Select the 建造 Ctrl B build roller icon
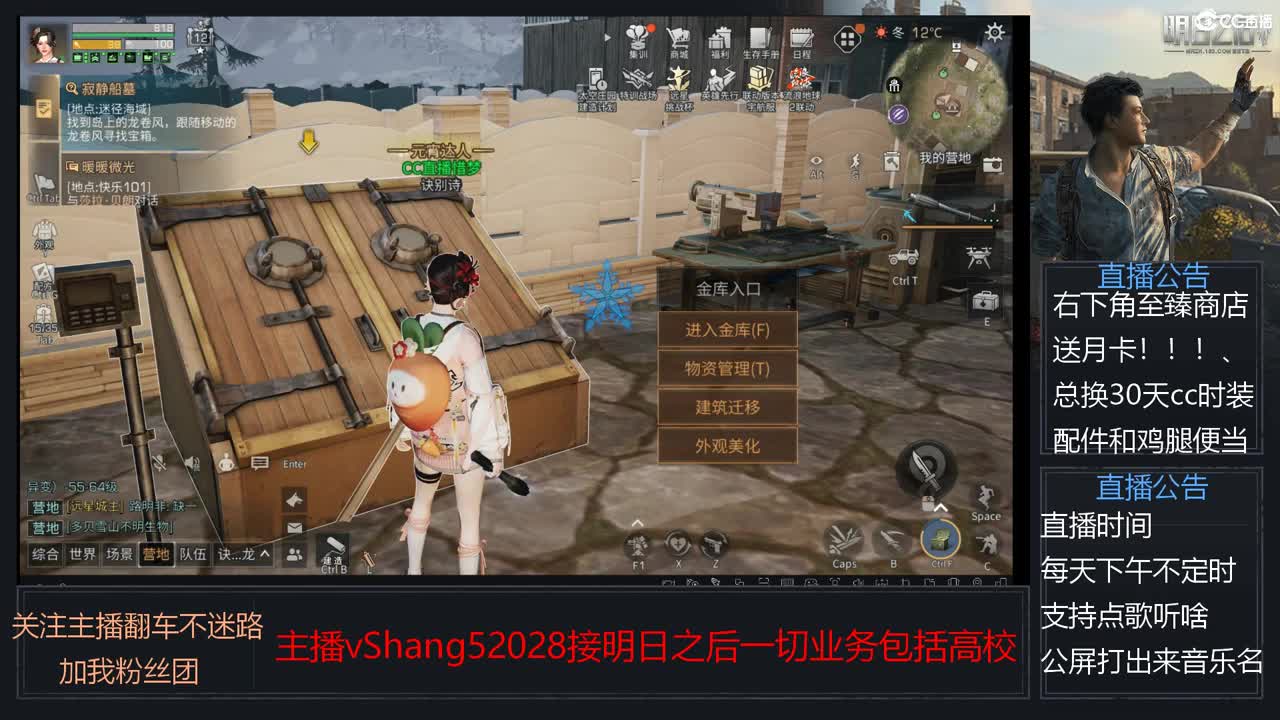This screenshot has height=720, width=1280. click(x=336, y=544)
